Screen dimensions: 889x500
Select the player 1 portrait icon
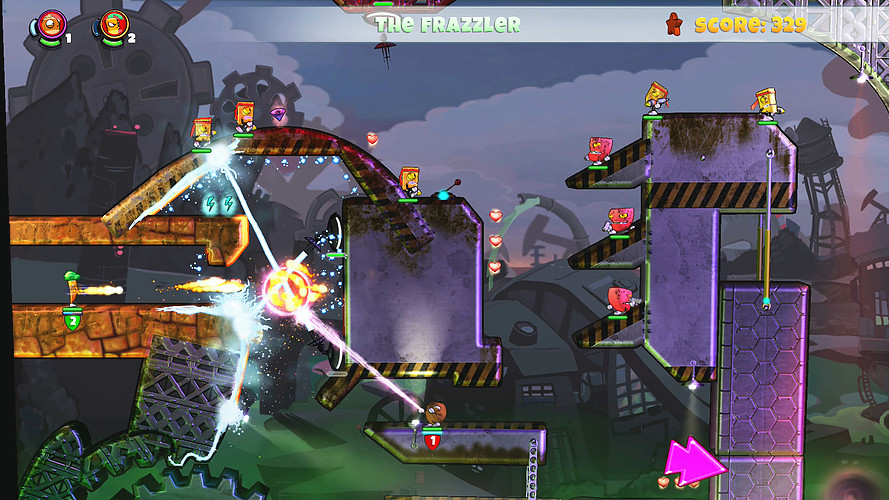[x=52, y=23]
